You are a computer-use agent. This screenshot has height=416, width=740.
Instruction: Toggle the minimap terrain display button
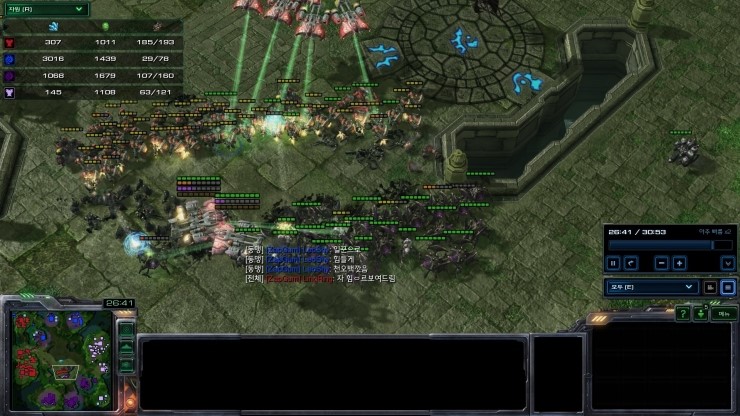[126, 347]
